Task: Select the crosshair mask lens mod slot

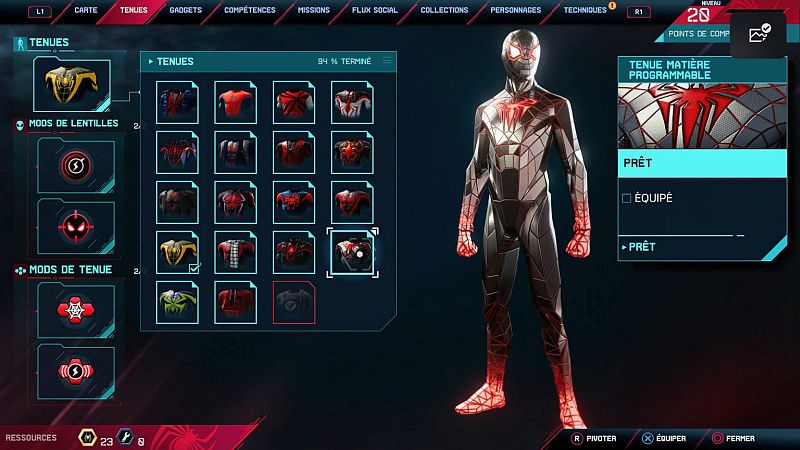Action: 76,225
